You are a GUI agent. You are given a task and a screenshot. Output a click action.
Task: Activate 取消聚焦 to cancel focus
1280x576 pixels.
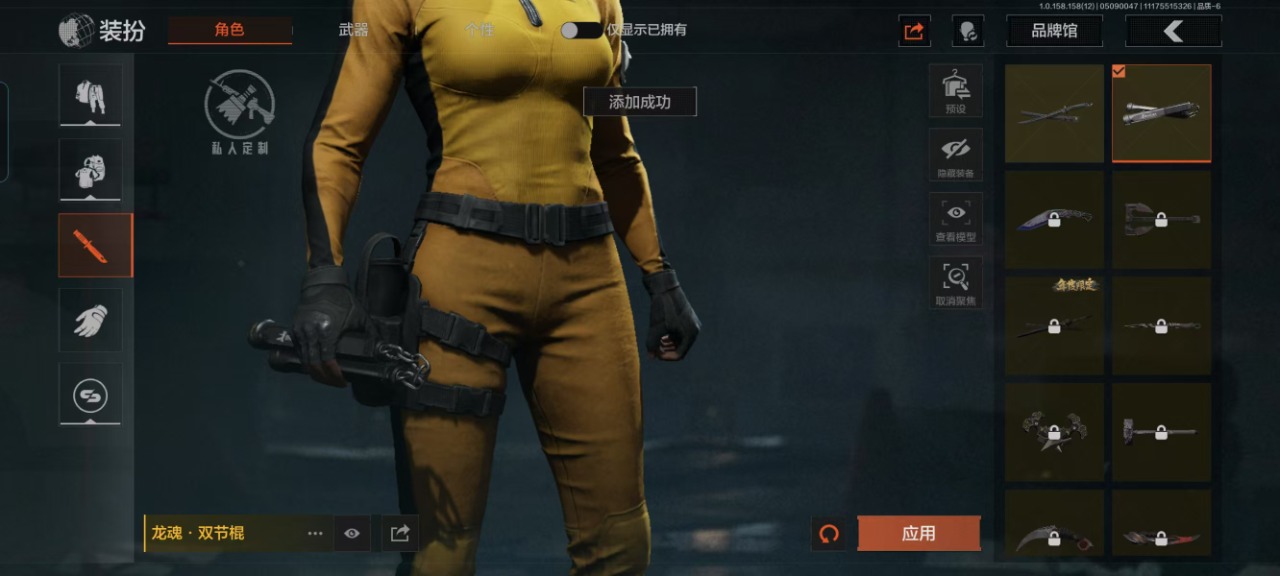(955, 283)
